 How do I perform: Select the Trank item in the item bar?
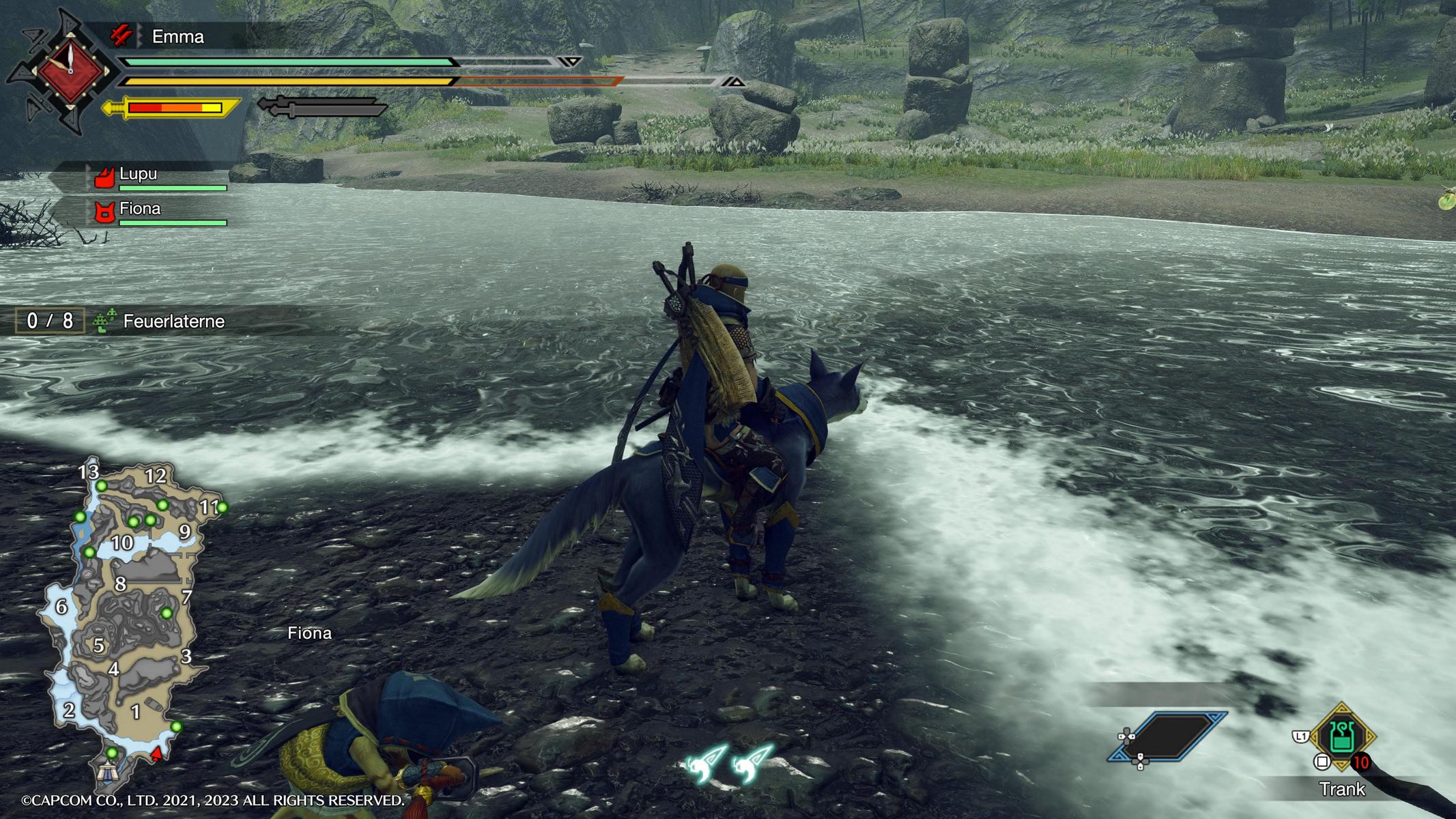[1341, 738]
